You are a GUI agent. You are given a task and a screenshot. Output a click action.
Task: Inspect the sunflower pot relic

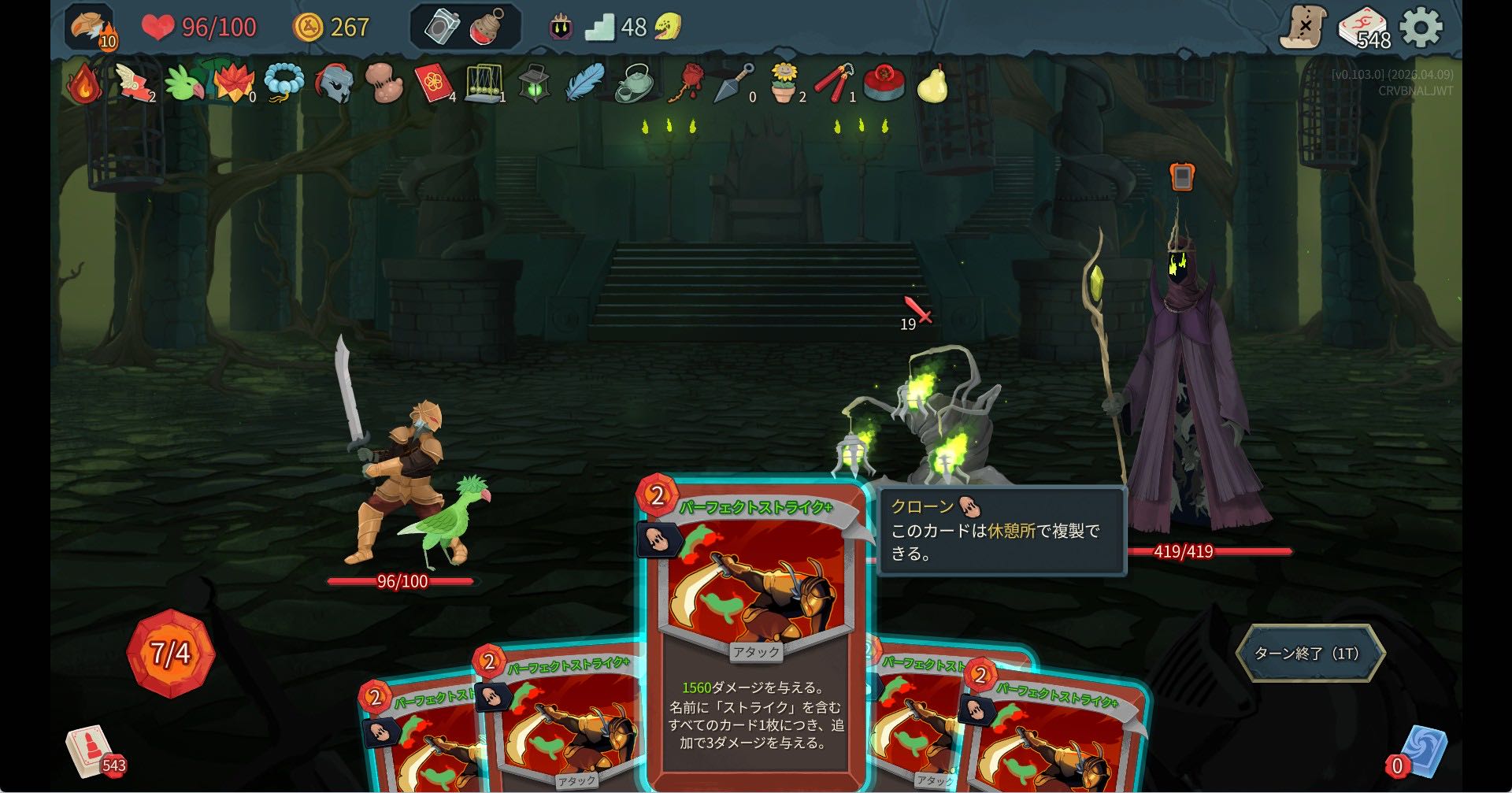pos(784,83)
